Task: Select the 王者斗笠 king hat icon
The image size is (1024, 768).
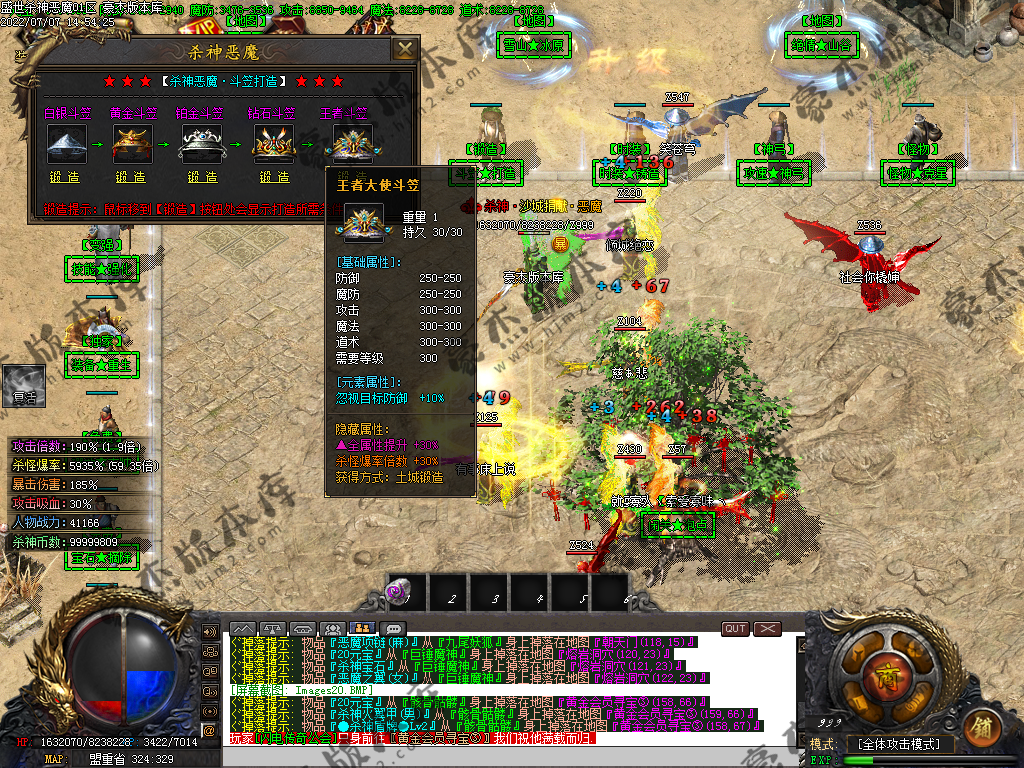Action: coord(352,143)
